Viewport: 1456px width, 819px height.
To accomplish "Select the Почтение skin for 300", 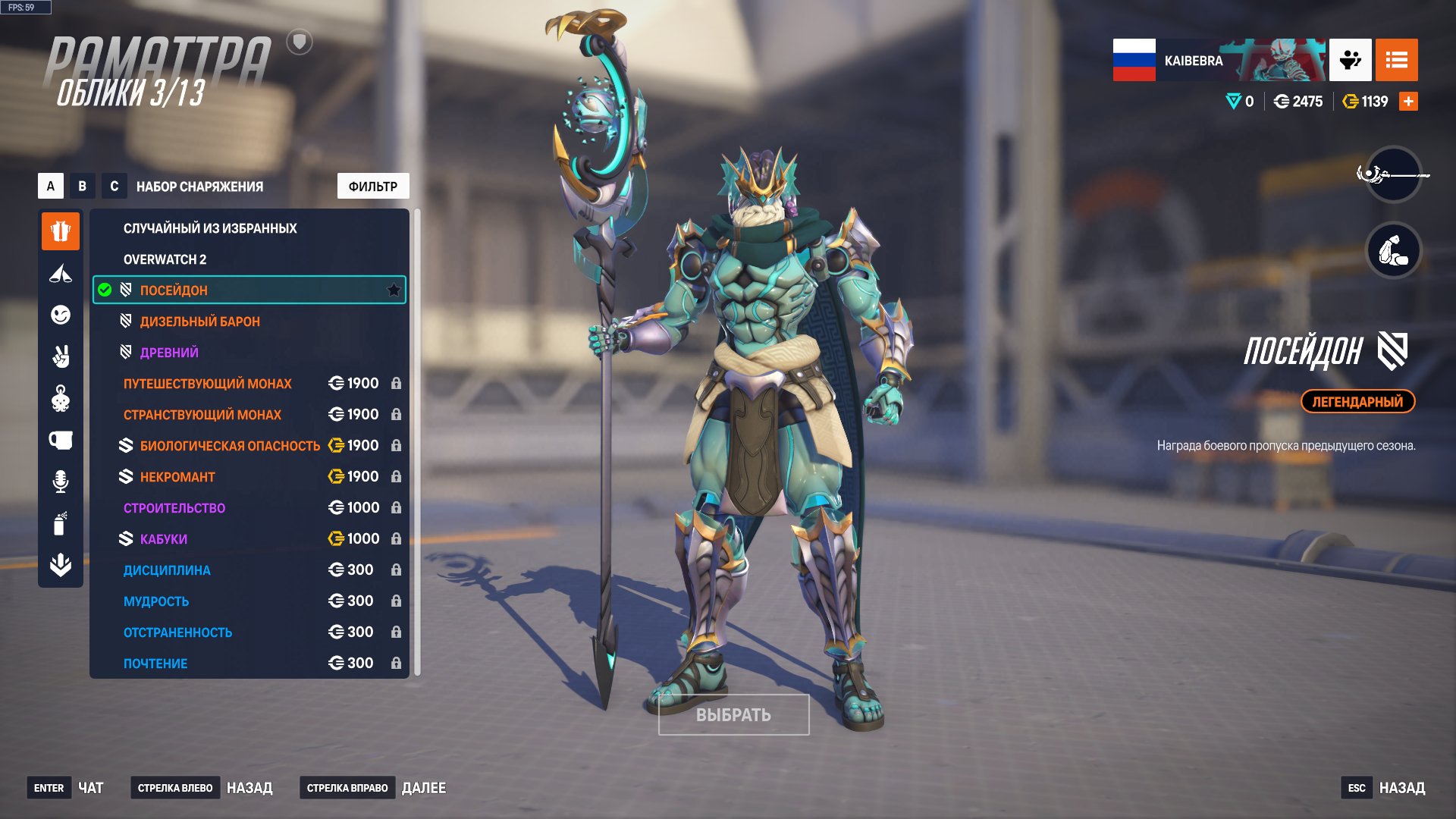I will click(x=155, y=664).
